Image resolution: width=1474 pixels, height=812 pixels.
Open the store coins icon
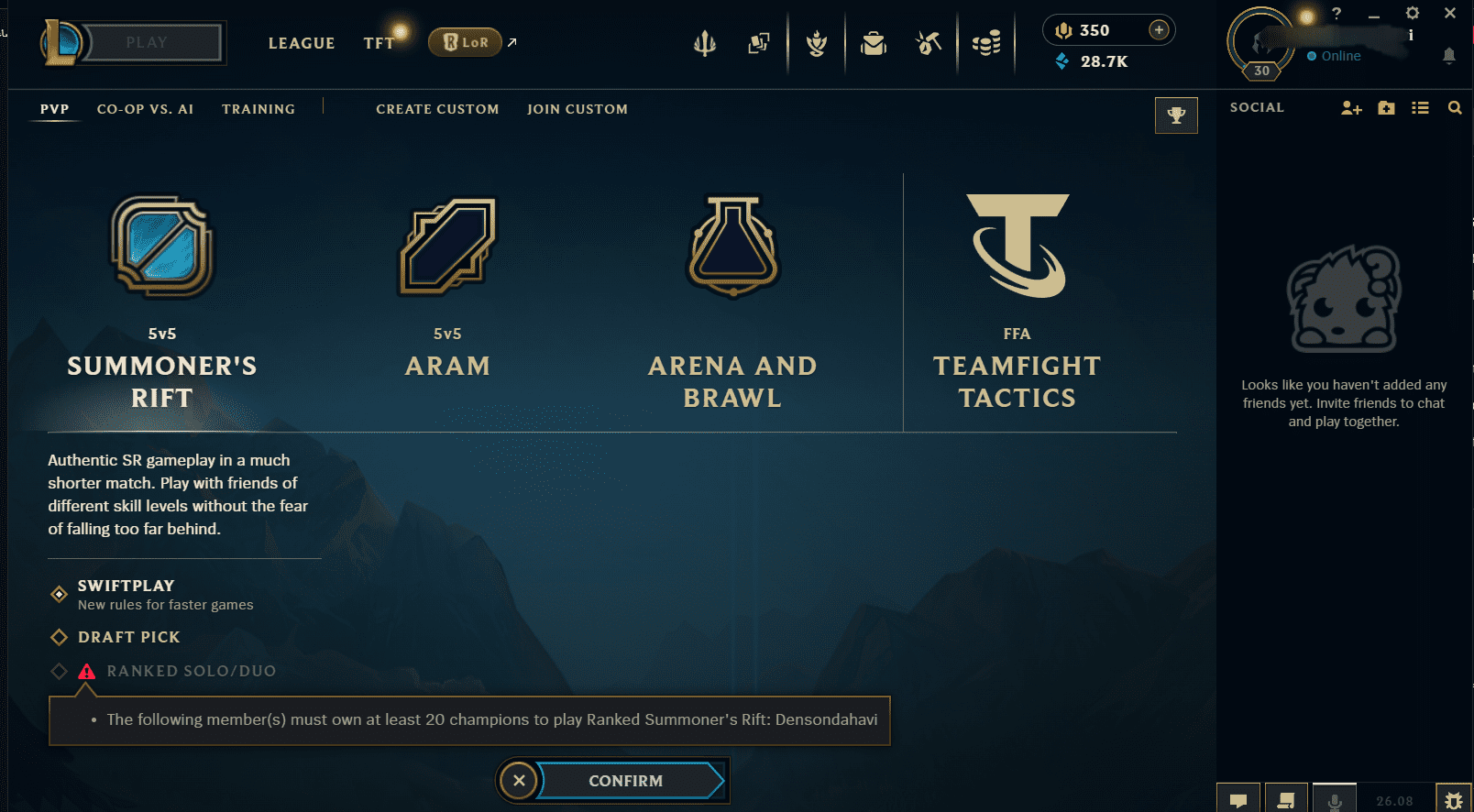(x=986, y=43)
